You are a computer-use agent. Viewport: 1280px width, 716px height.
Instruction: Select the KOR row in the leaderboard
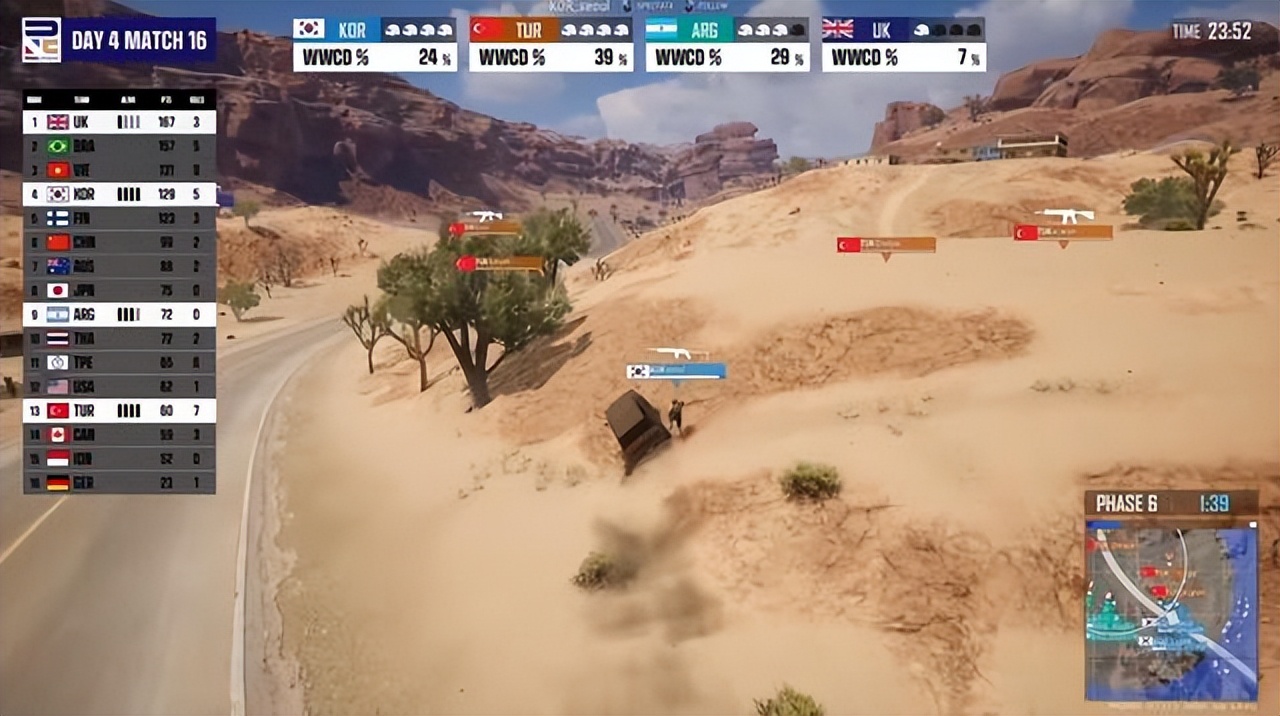(x=119, y=194)
